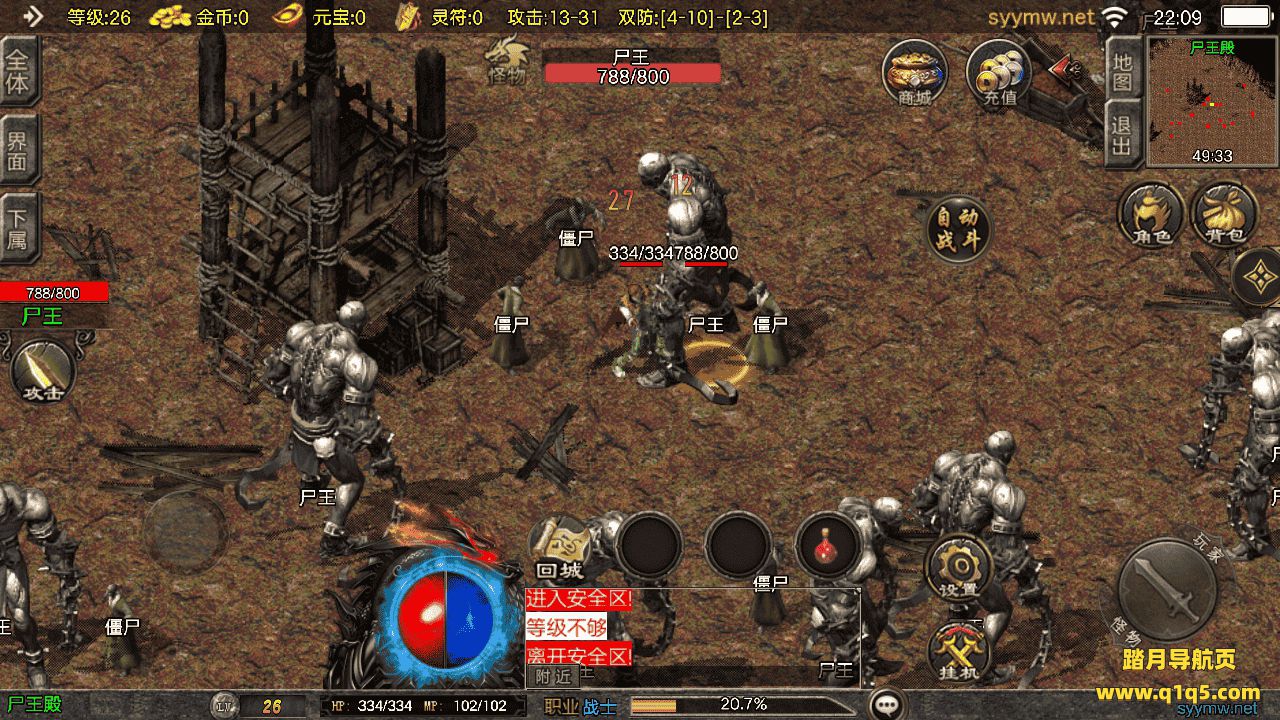This screenshot has width=1280, height=720.
Task: Select the 全体 tab
Action: [x=18, y=70]
